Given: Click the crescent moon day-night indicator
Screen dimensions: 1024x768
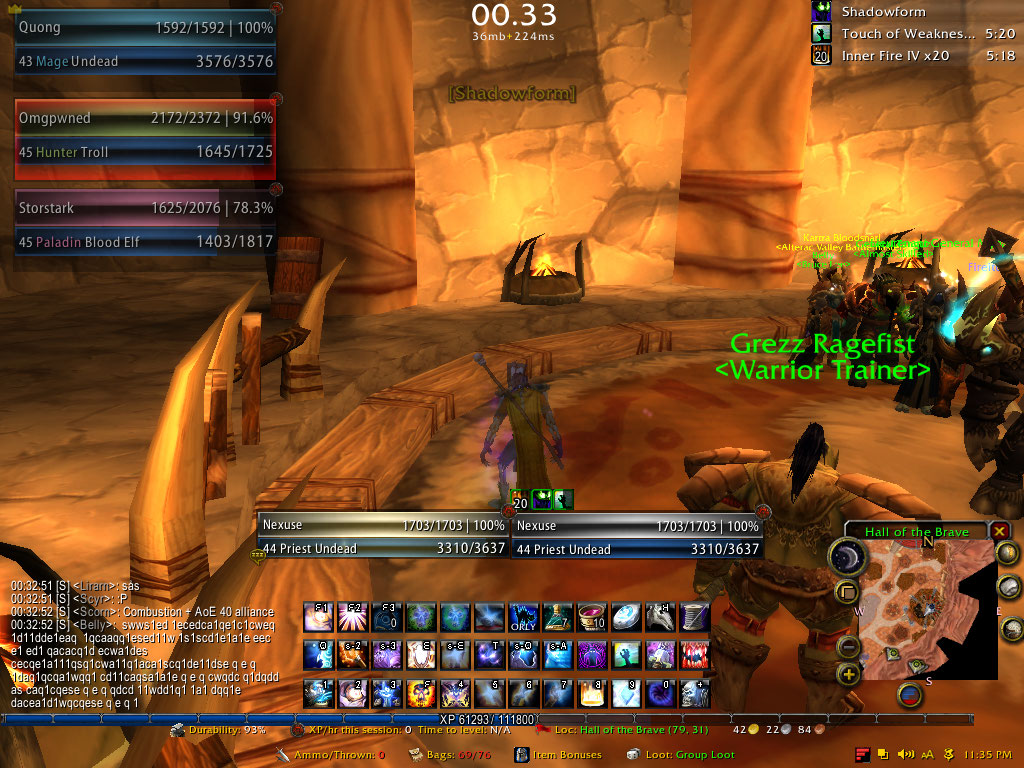Looking at the screenshot, I should click(x=848, y=558).
